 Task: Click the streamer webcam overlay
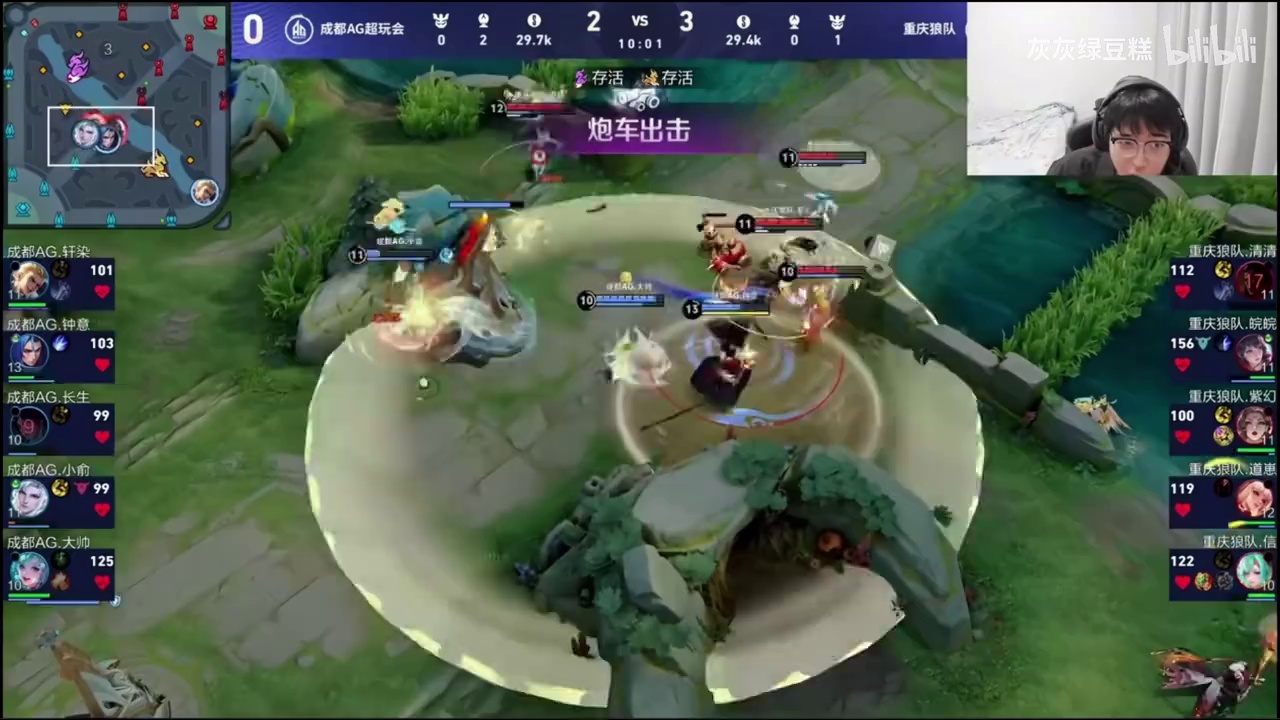pos(1122,90)
